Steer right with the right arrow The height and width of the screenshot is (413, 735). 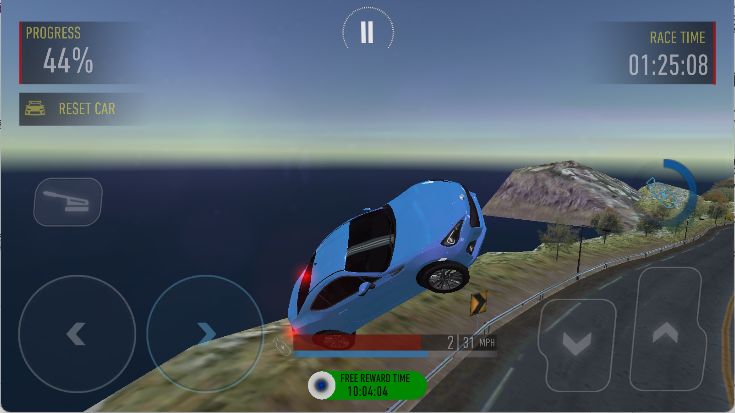[205, 333]
